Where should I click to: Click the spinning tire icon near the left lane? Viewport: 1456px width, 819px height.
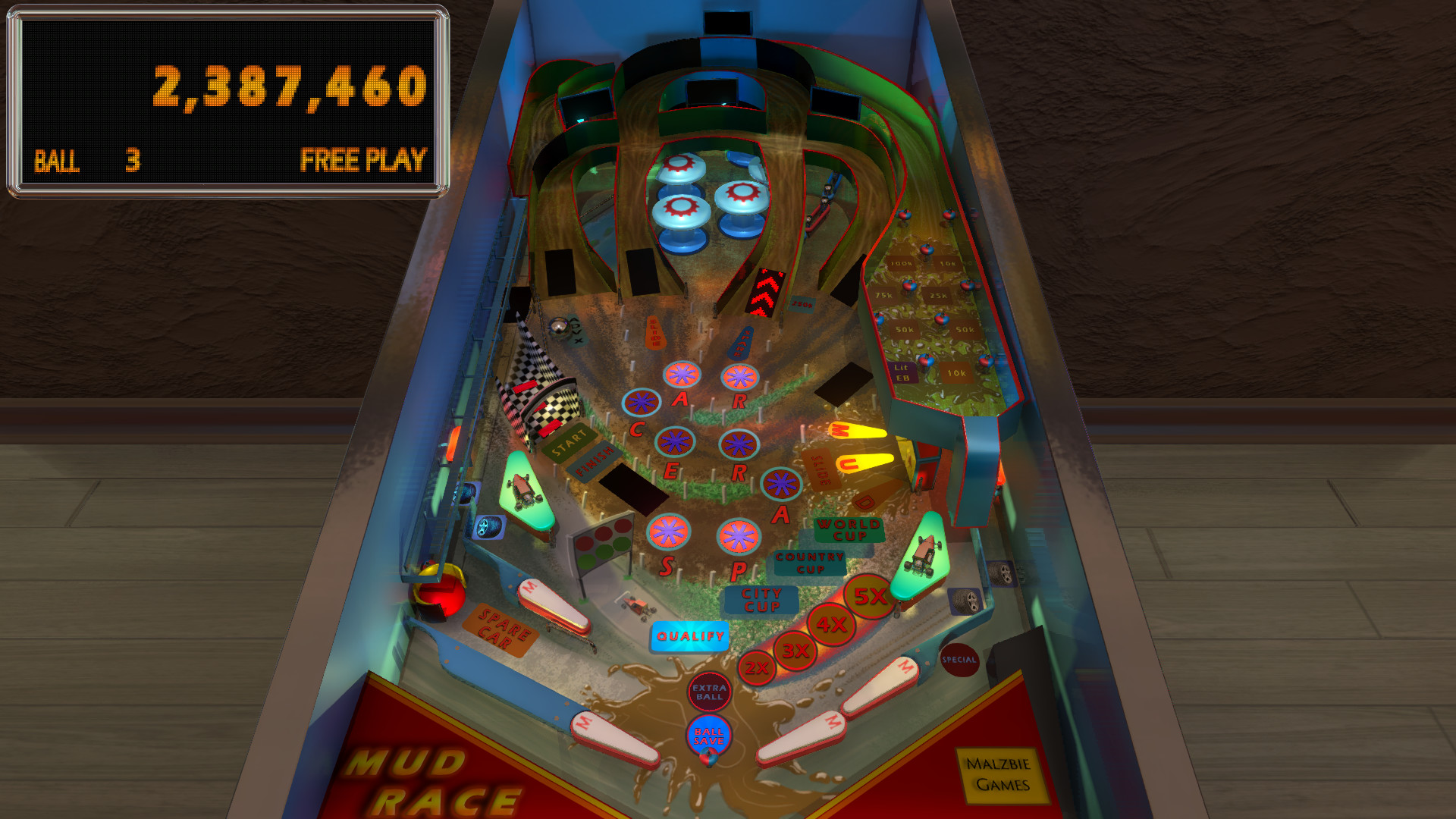pyautogui.click(x=489, y=526)
